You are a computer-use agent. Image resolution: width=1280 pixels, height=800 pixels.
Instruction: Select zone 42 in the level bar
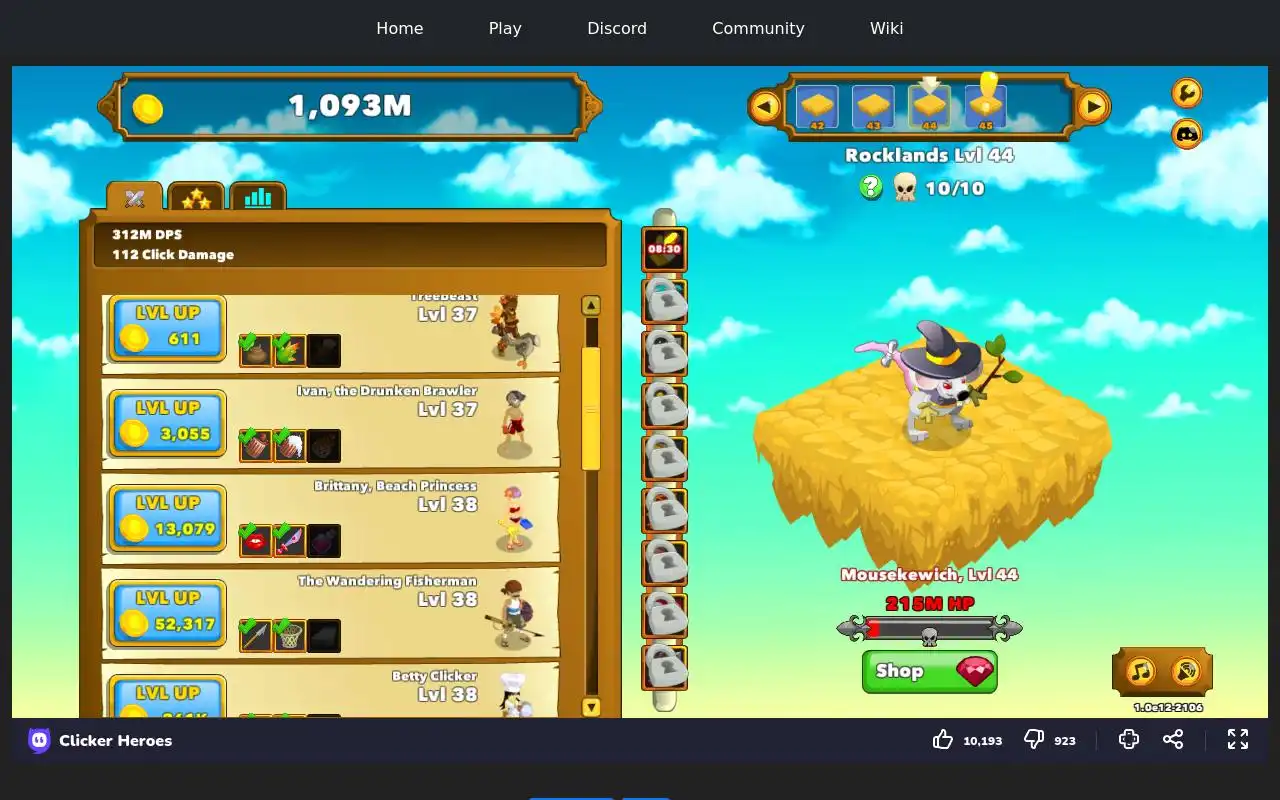pyautogui.click(x=817, y=106)
